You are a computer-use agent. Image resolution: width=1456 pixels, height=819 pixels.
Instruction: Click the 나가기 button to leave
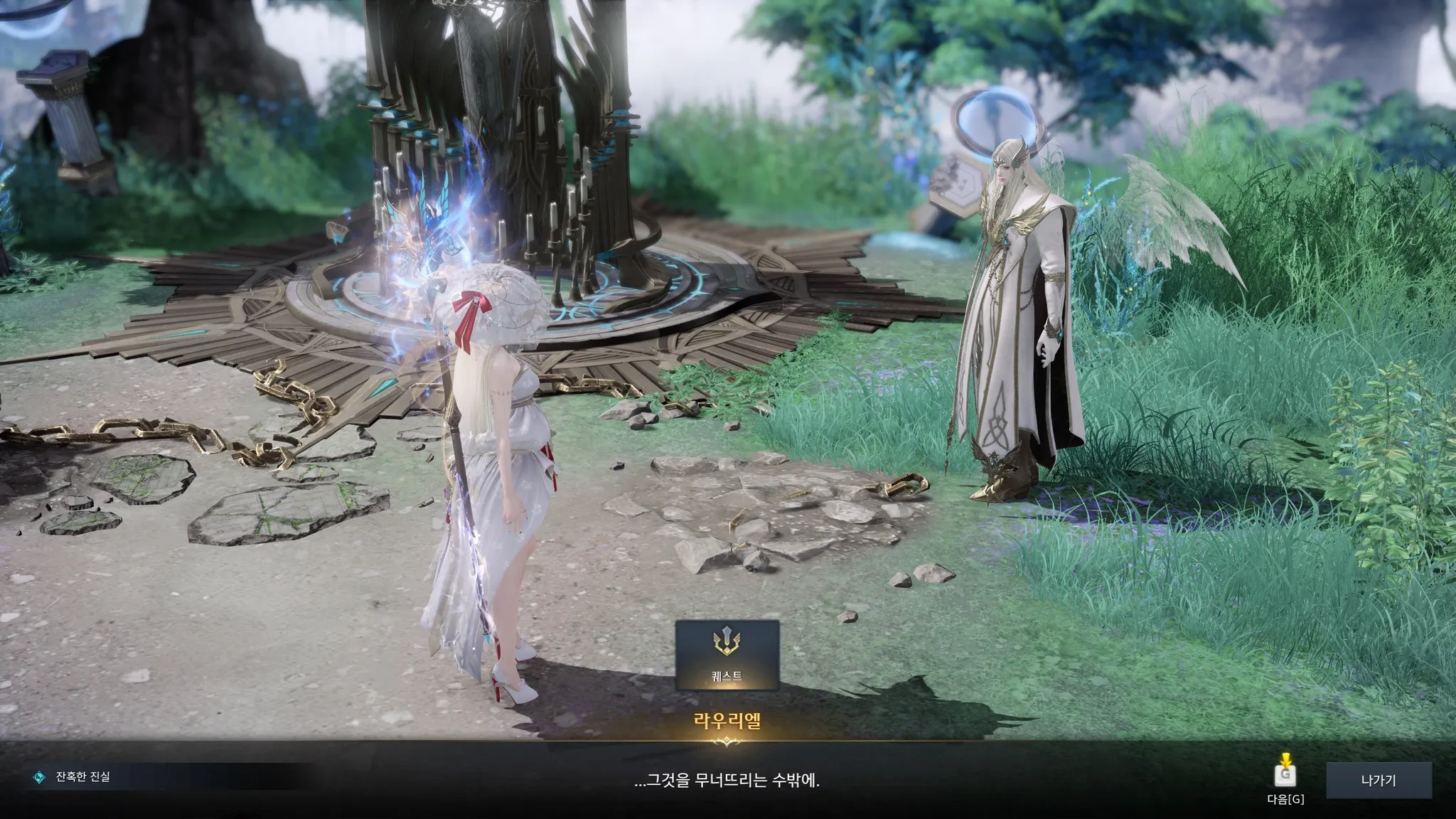(x=1378, y=781)
